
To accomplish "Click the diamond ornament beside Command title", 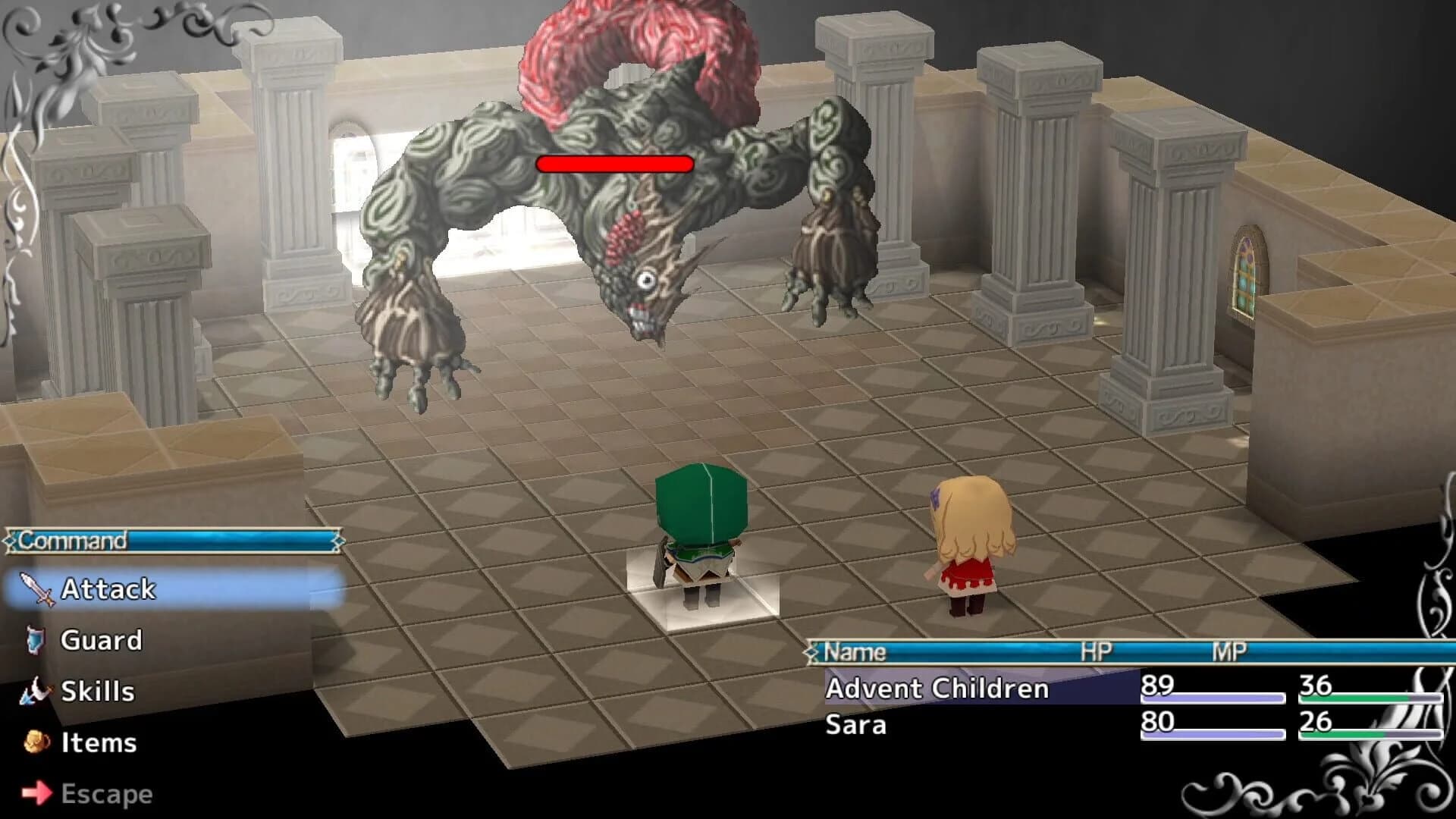I will pyautogui.click(x=11, y=541).
